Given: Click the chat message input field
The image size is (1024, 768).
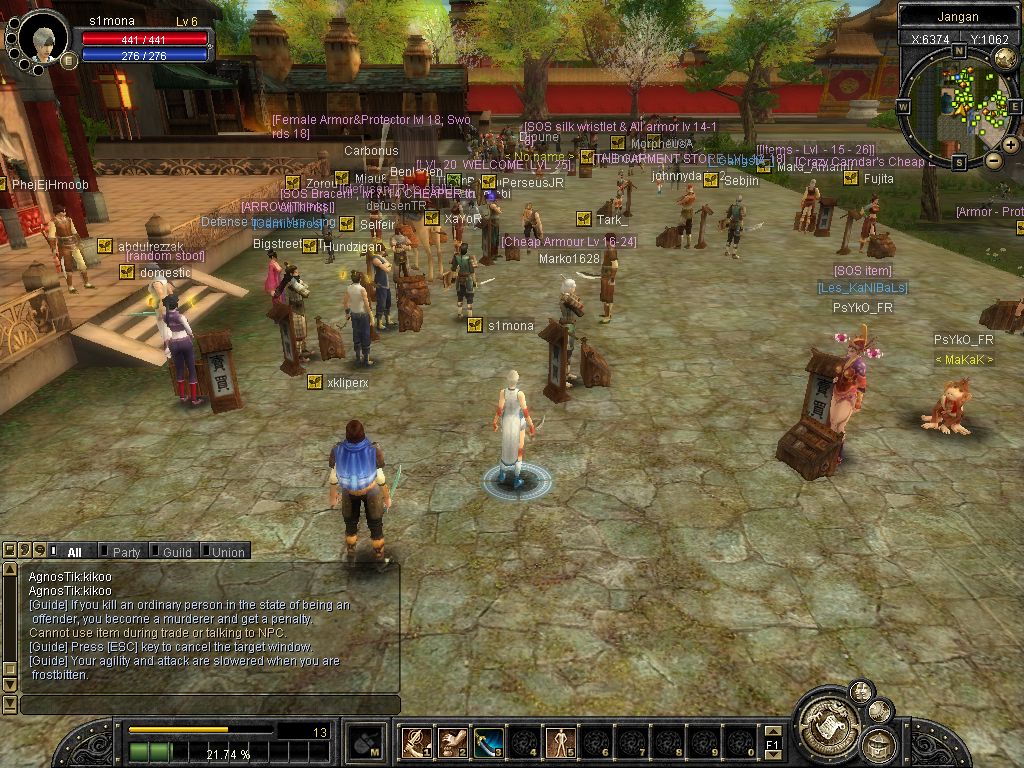Looking at the screenshot, I should tap(210, 705).
